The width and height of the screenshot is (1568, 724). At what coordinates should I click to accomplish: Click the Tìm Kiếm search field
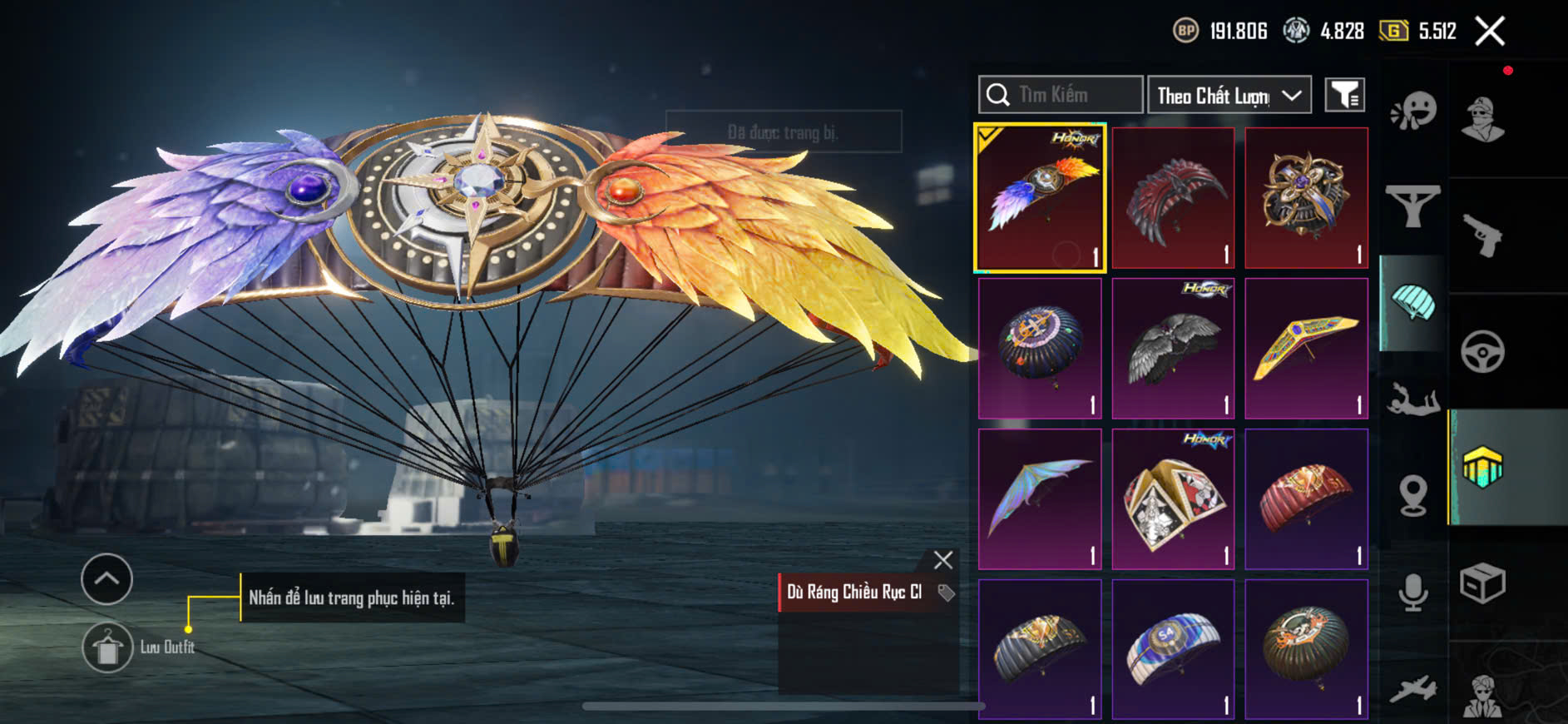coord(1061,95)
